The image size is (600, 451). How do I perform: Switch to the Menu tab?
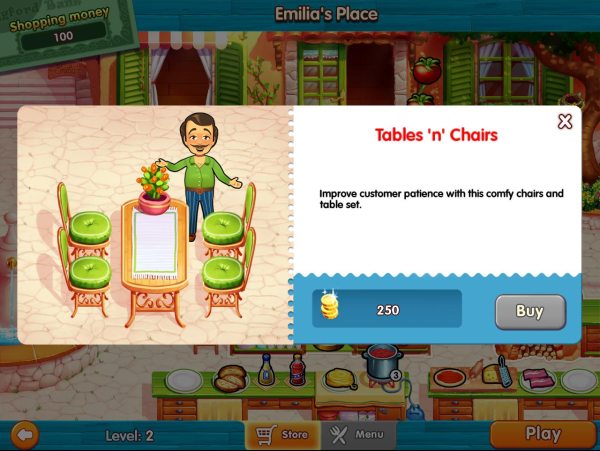point(357,435)
